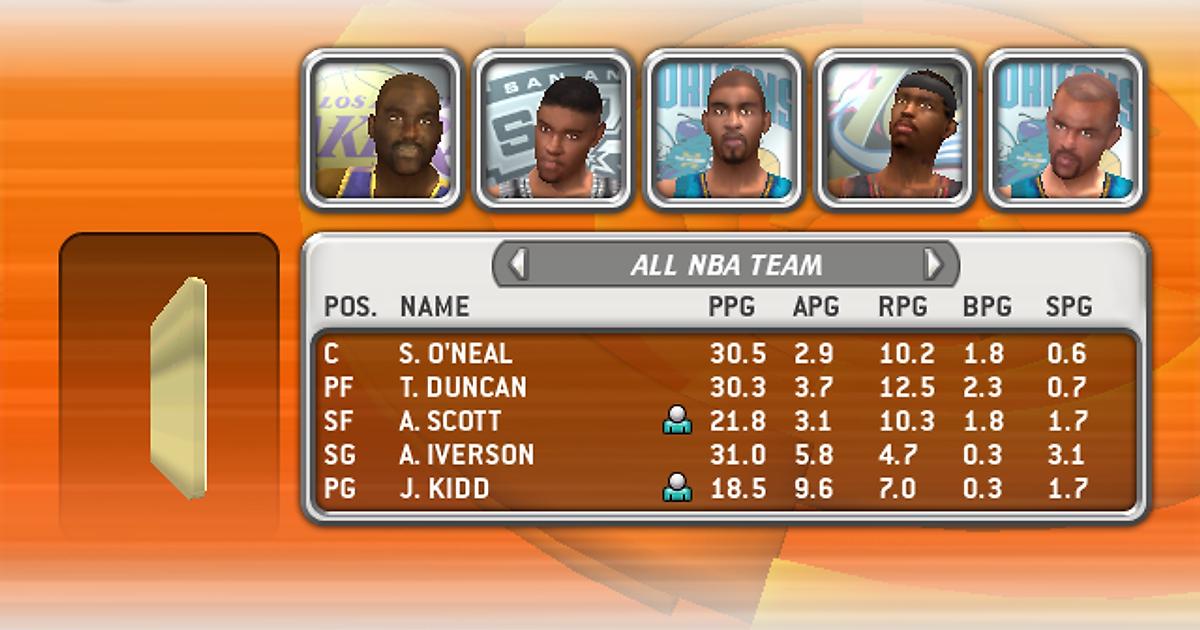Viewport: 1200px width, 630px height.
Task: Click the user icon next to J. Kidd
Action: coord(677,489)
